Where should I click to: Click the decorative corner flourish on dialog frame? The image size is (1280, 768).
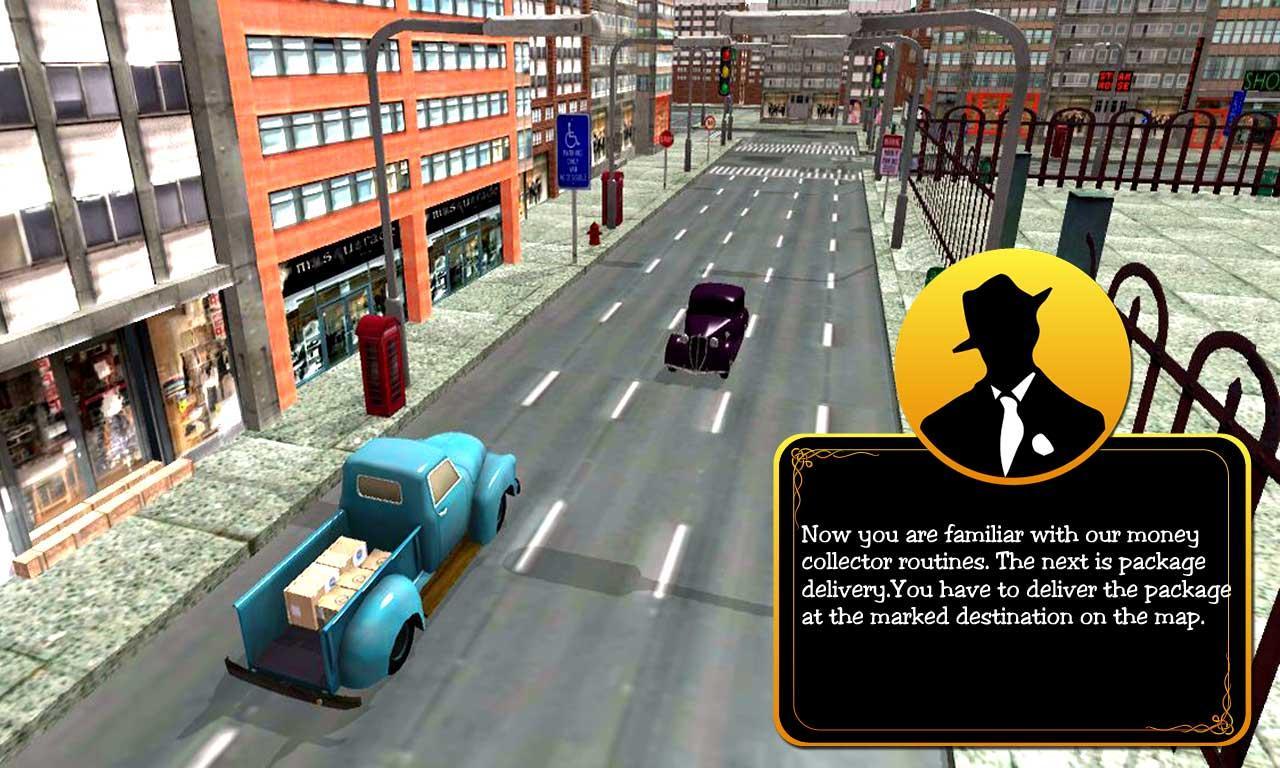click(x=800, y=460)
